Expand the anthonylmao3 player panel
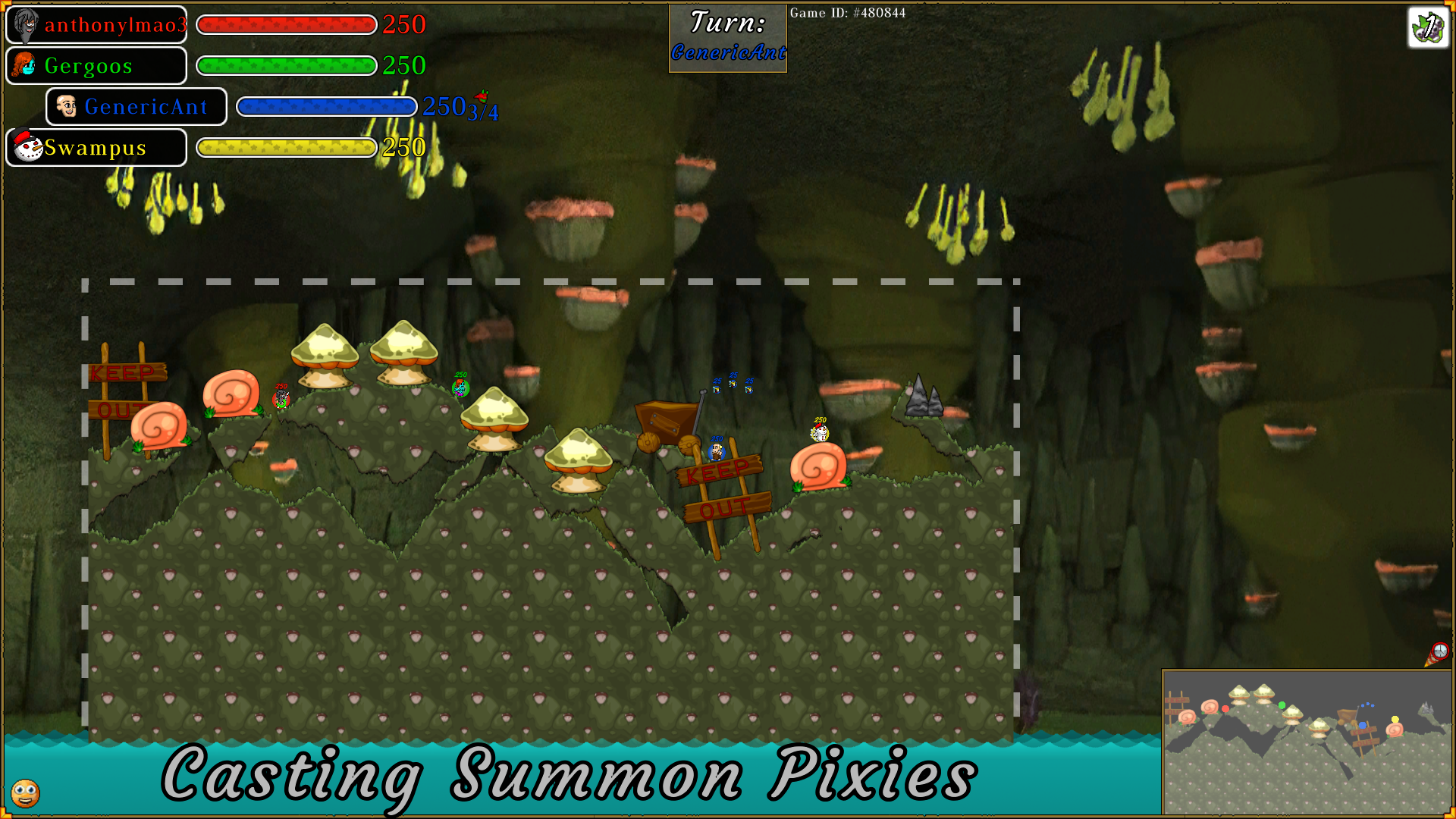This screenshot has height=819, width=1456. click(x=96, y=24)
